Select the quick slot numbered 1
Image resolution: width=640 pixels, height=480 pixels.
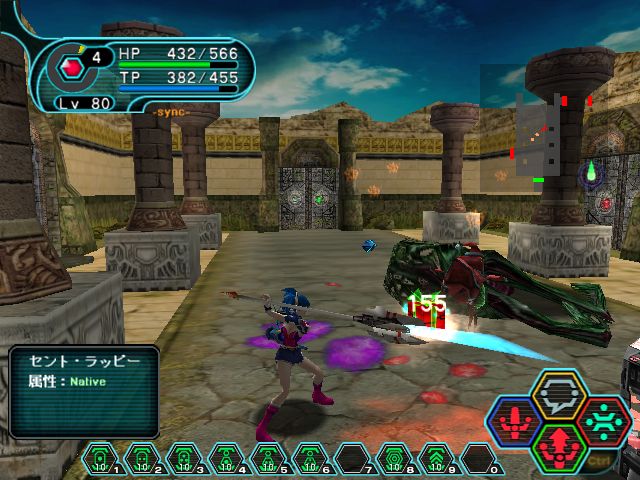click(x=100, y=458)
